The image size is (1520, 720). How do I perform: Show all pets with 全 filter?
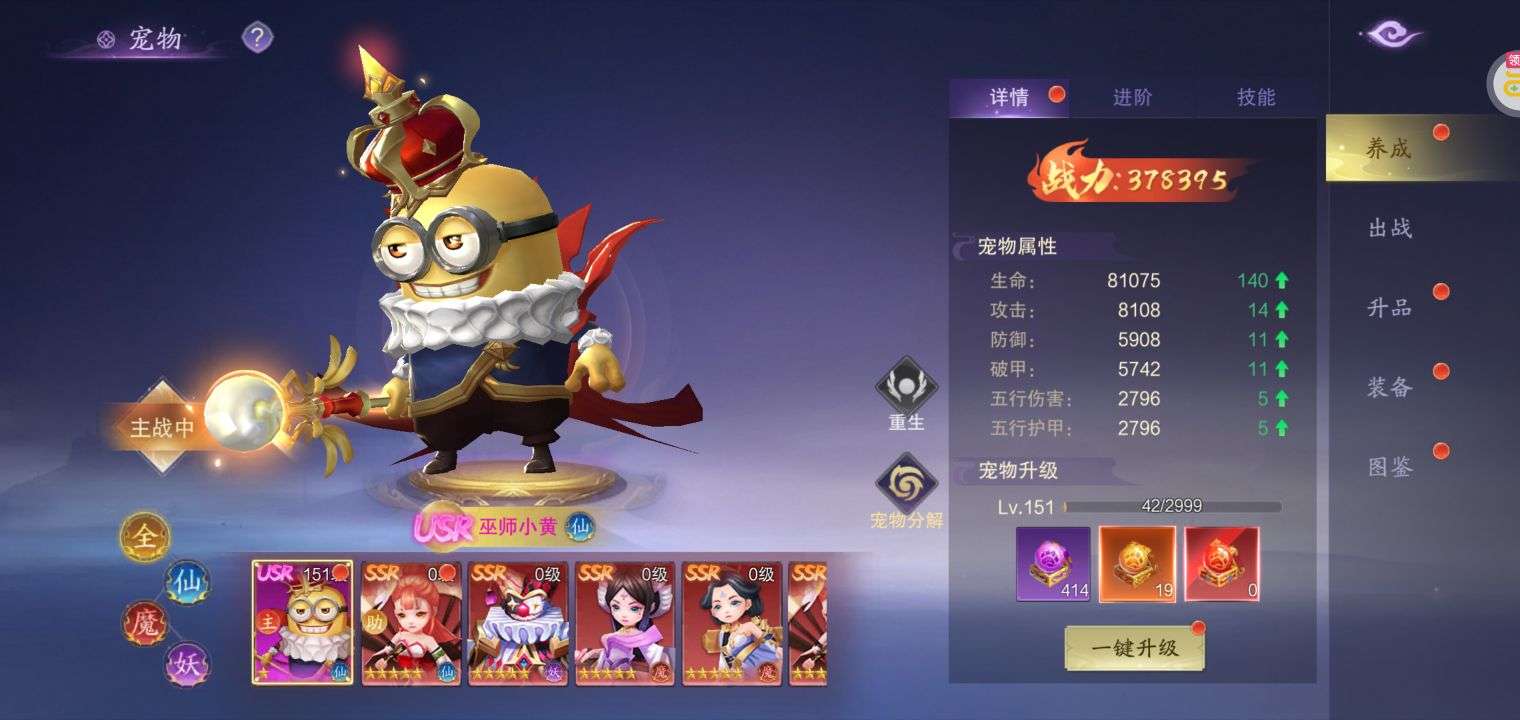[x=145, y=538]
